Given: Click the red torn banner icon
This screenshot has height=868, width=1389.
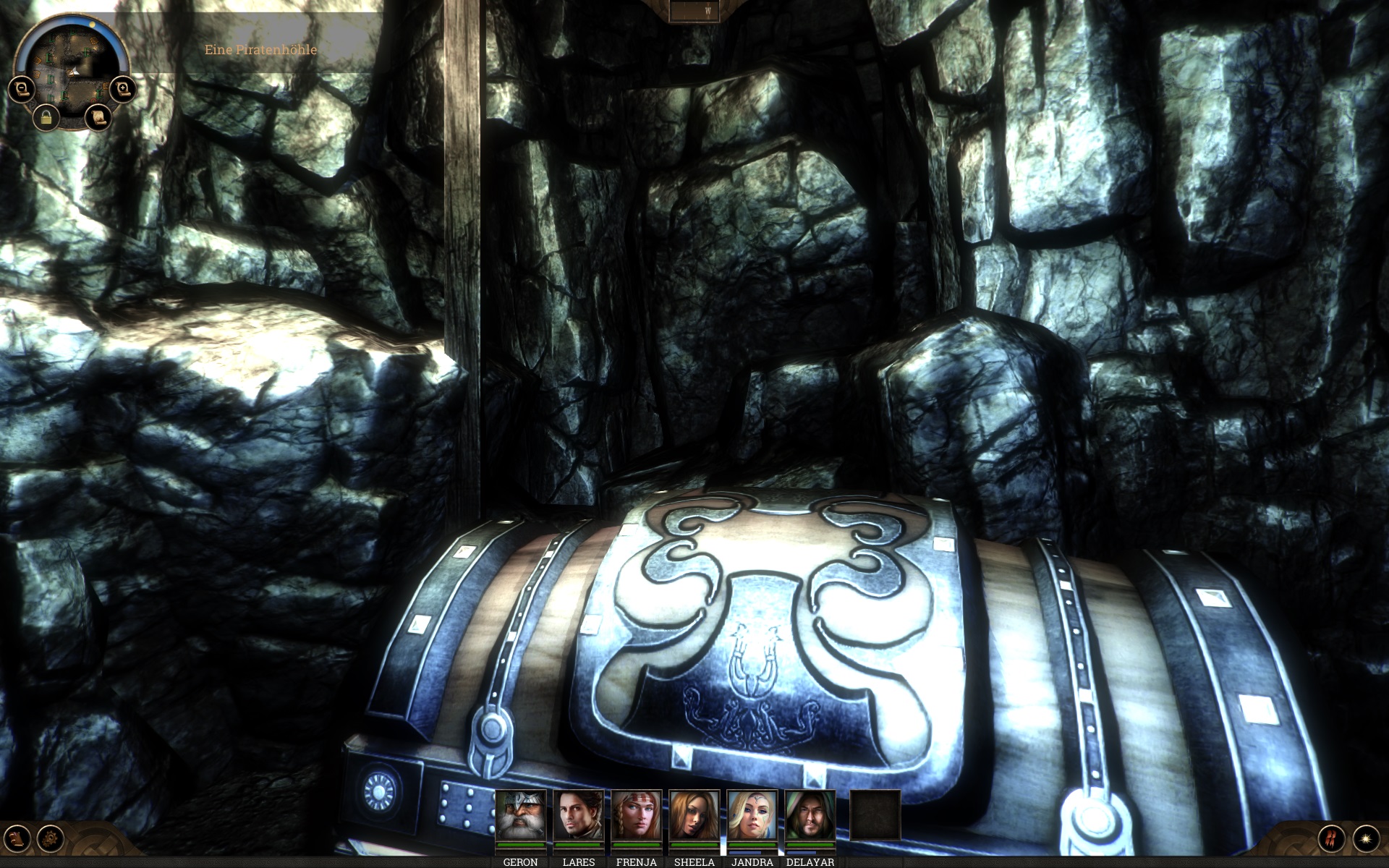Looking at the screenshot, I should click(1331, 838).
